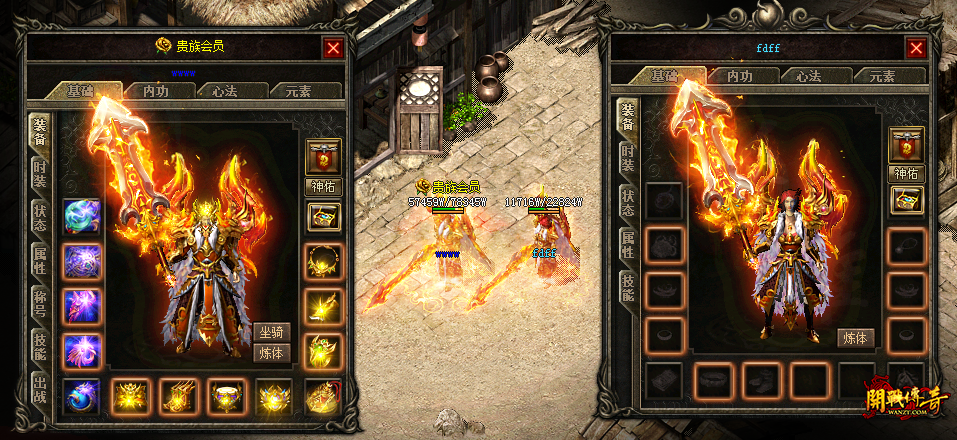Select 称号 side tab in 贵族会员 panel
Screen dimensions: 957x440
click(40, 300)
